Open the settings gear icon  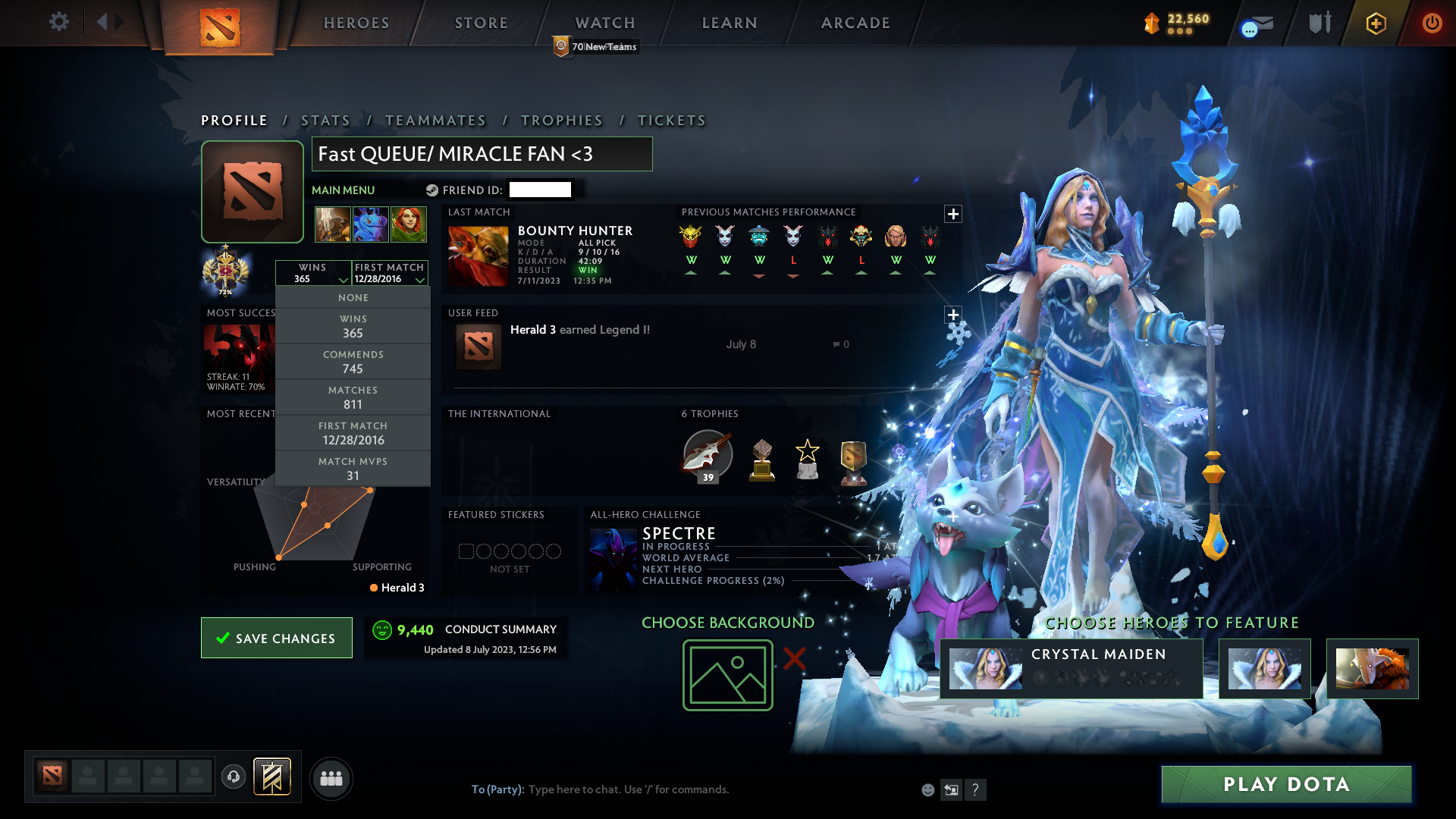click(59, 22)
